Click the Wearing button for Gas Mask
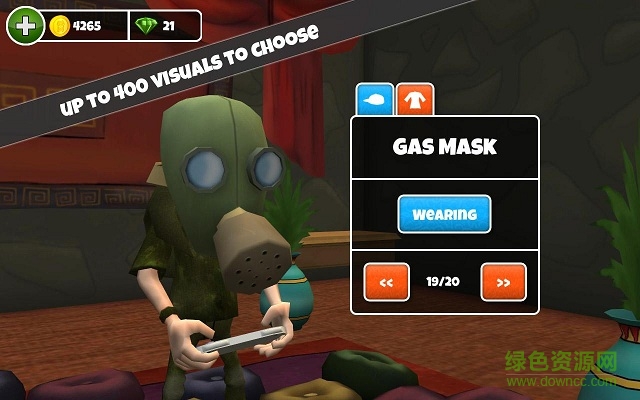The height and width of the screenshot is (400, 640). click(x=444, y=213)
